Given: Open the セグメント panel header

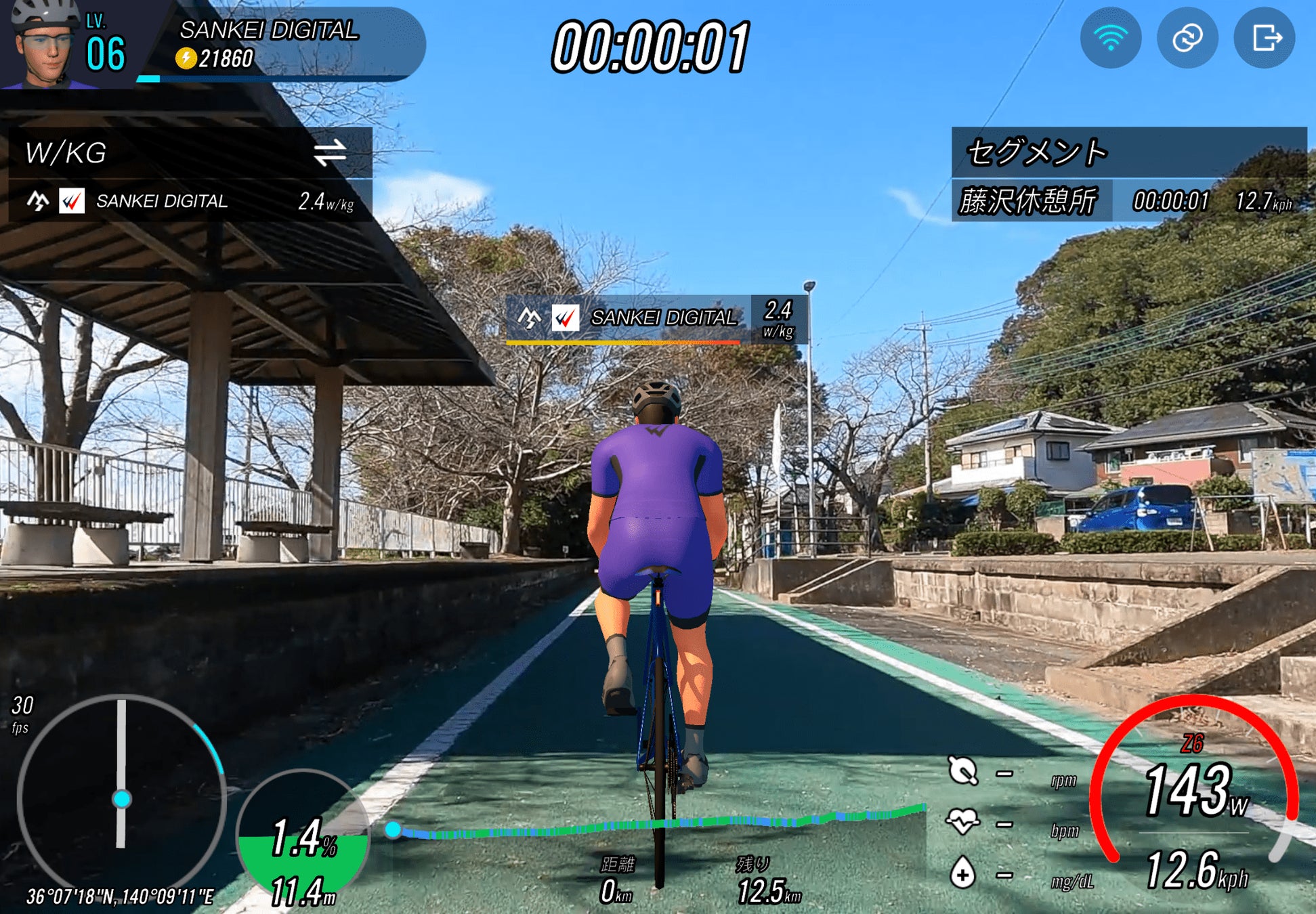Looking at the screenshot, I should (1128, 152).
